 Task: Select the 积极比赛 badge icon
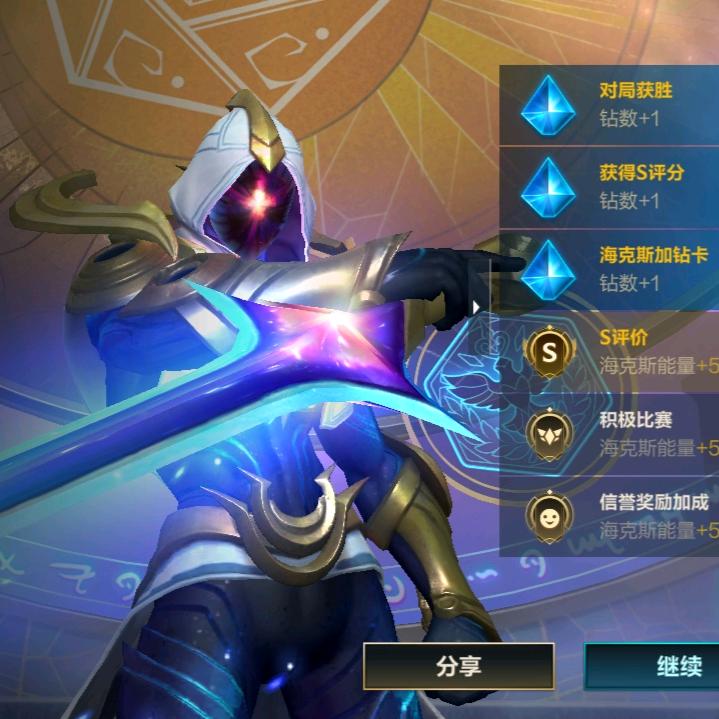(x=551, y=433)
